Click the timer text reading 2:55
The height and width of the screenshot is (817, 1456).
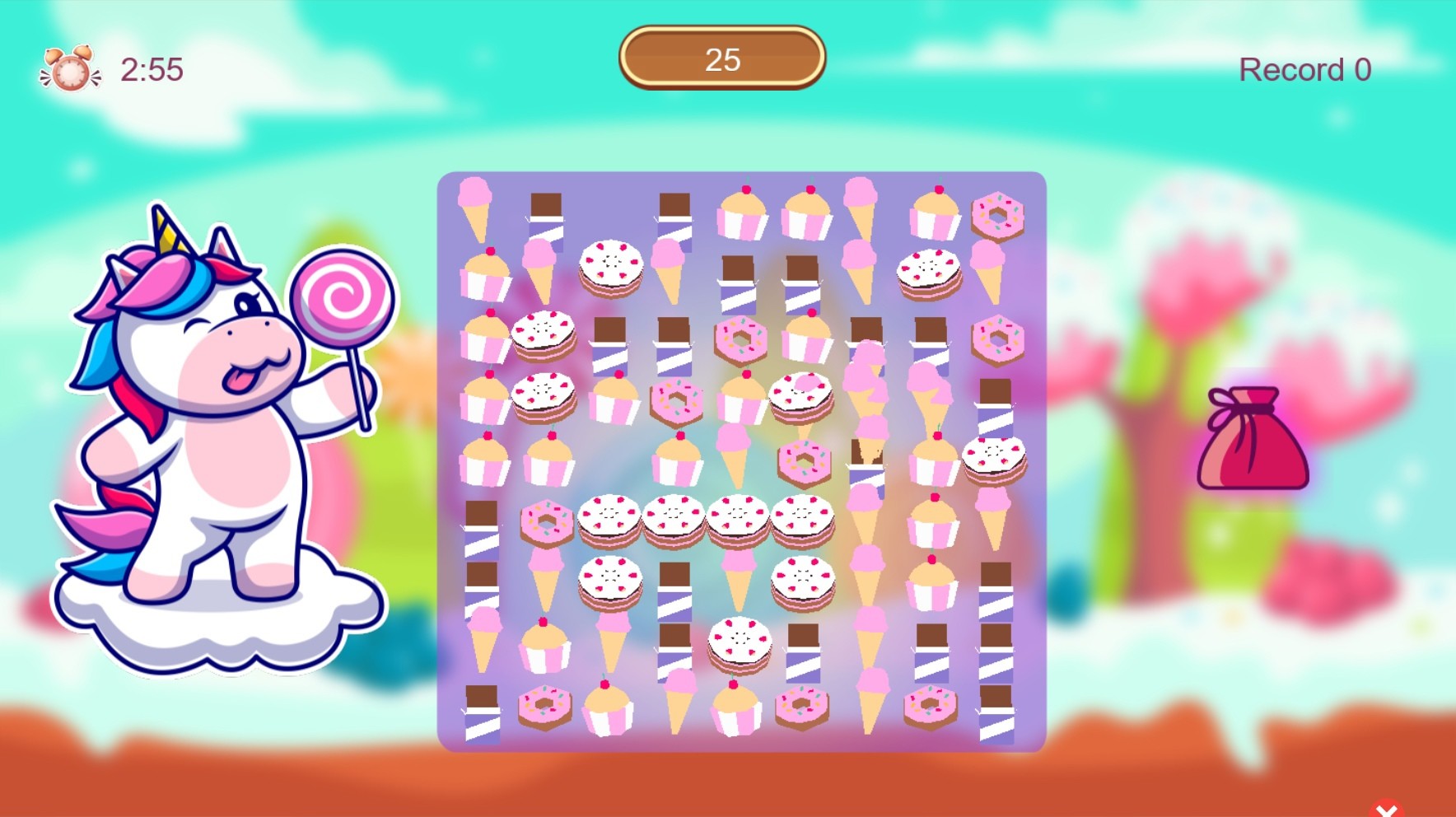pos(152,70)
